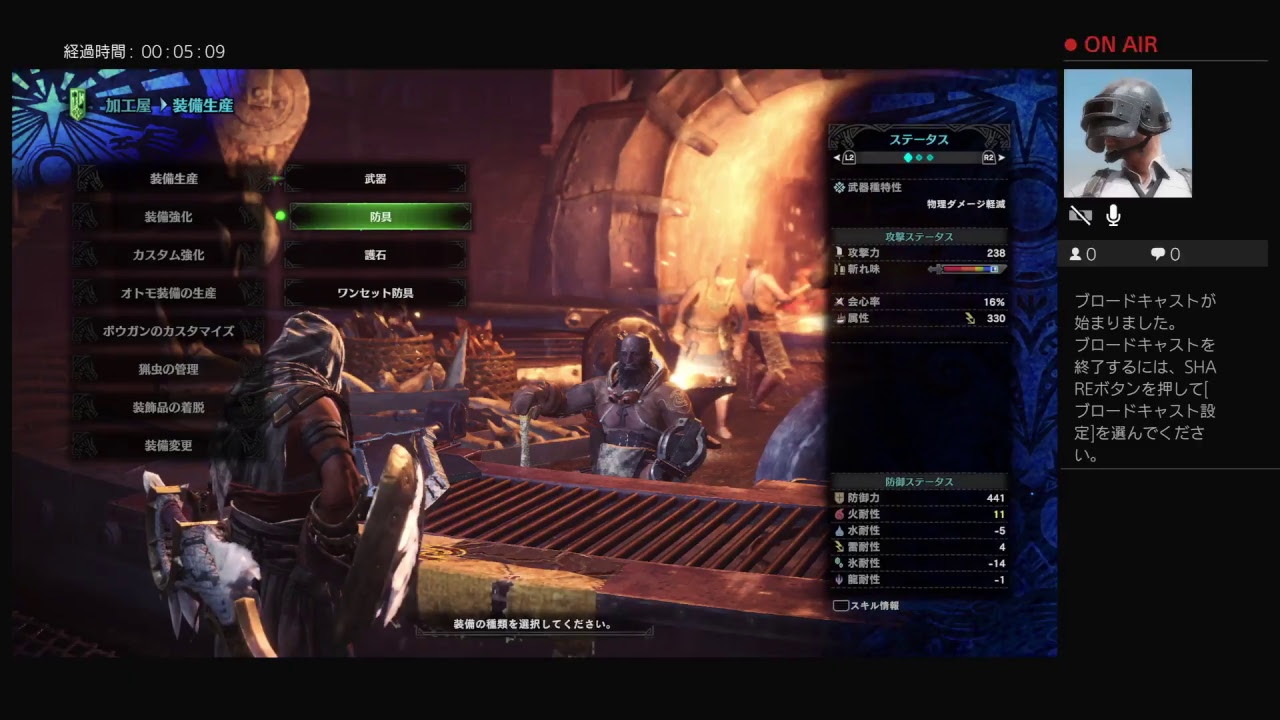Select 装備強化 in the smithy menu

(168, 217)
